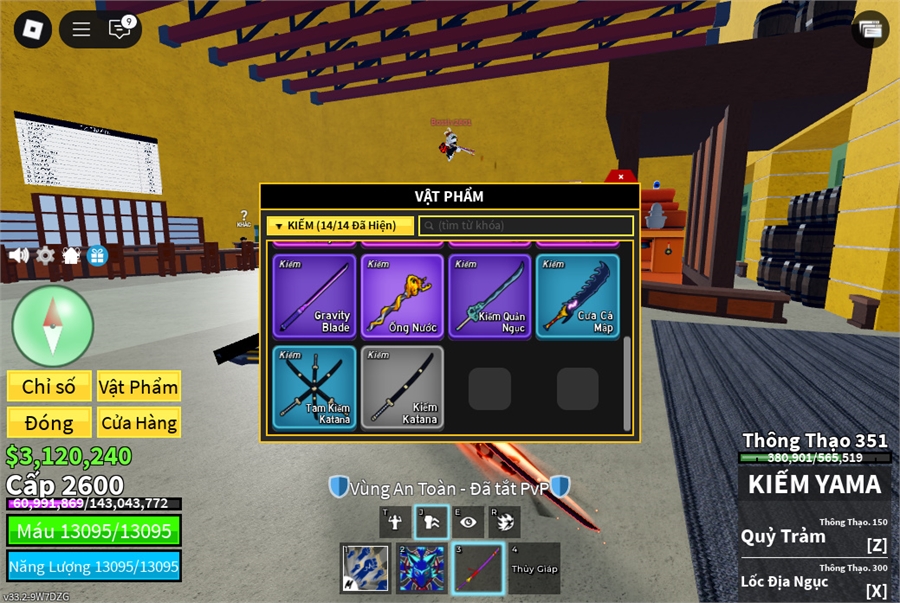The image size is (900, 603).
Task: Choose the grey Kiếm Katana slot
Action: [402, 387]
